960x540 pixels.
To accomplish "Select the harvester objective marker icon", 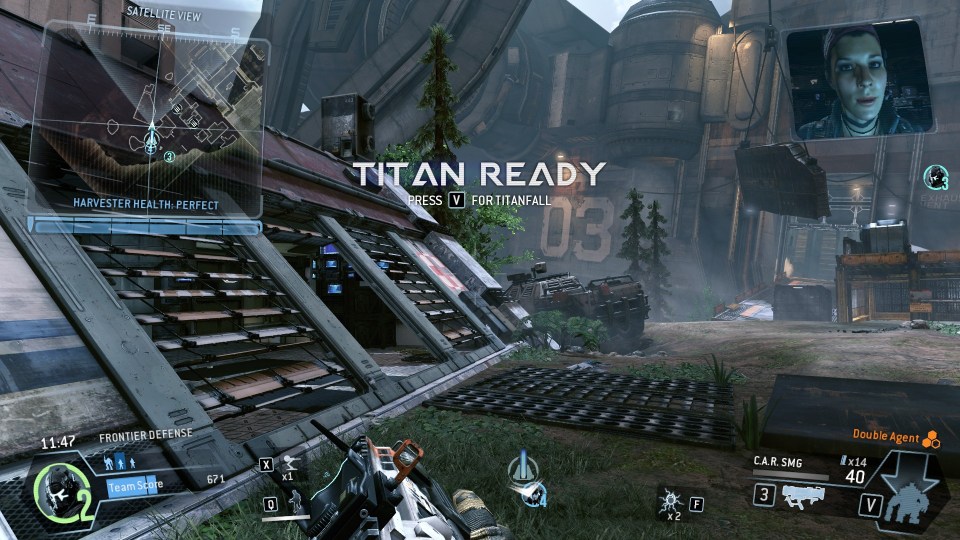I will click(x=525, y=475).
